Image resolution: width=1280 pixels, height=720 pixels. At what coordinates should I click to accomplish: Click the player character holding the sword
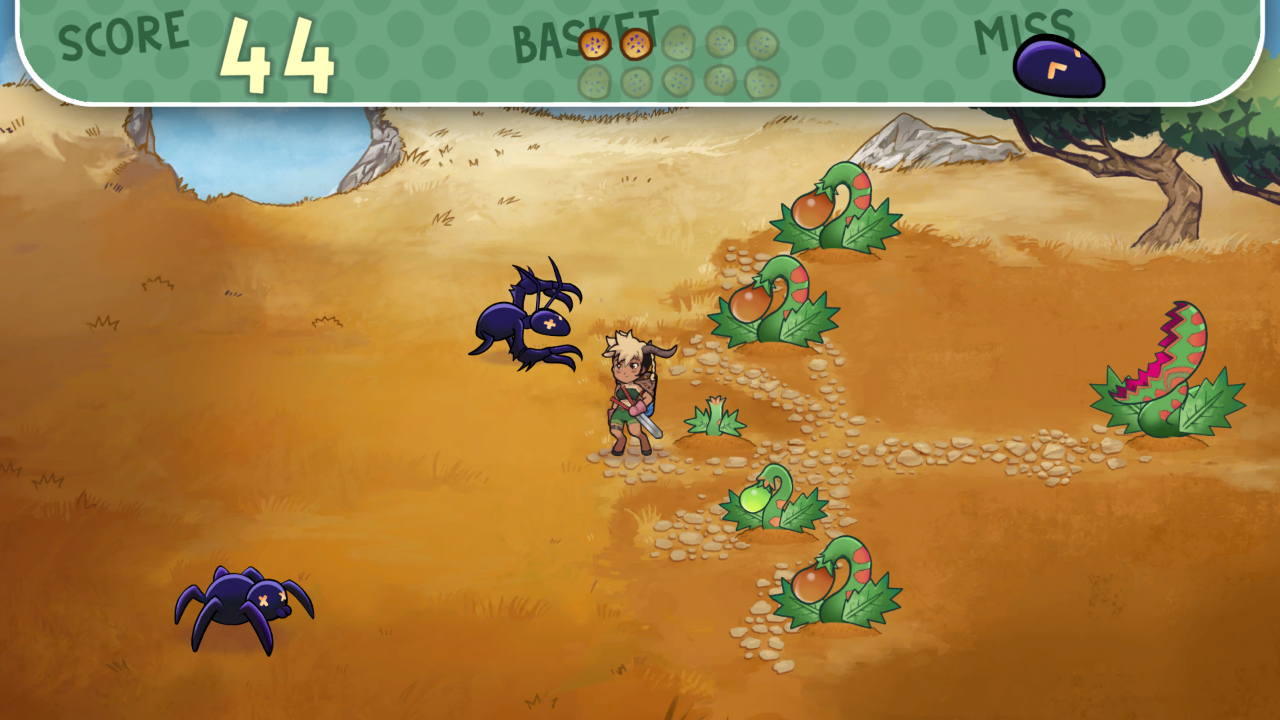point(630,400)
